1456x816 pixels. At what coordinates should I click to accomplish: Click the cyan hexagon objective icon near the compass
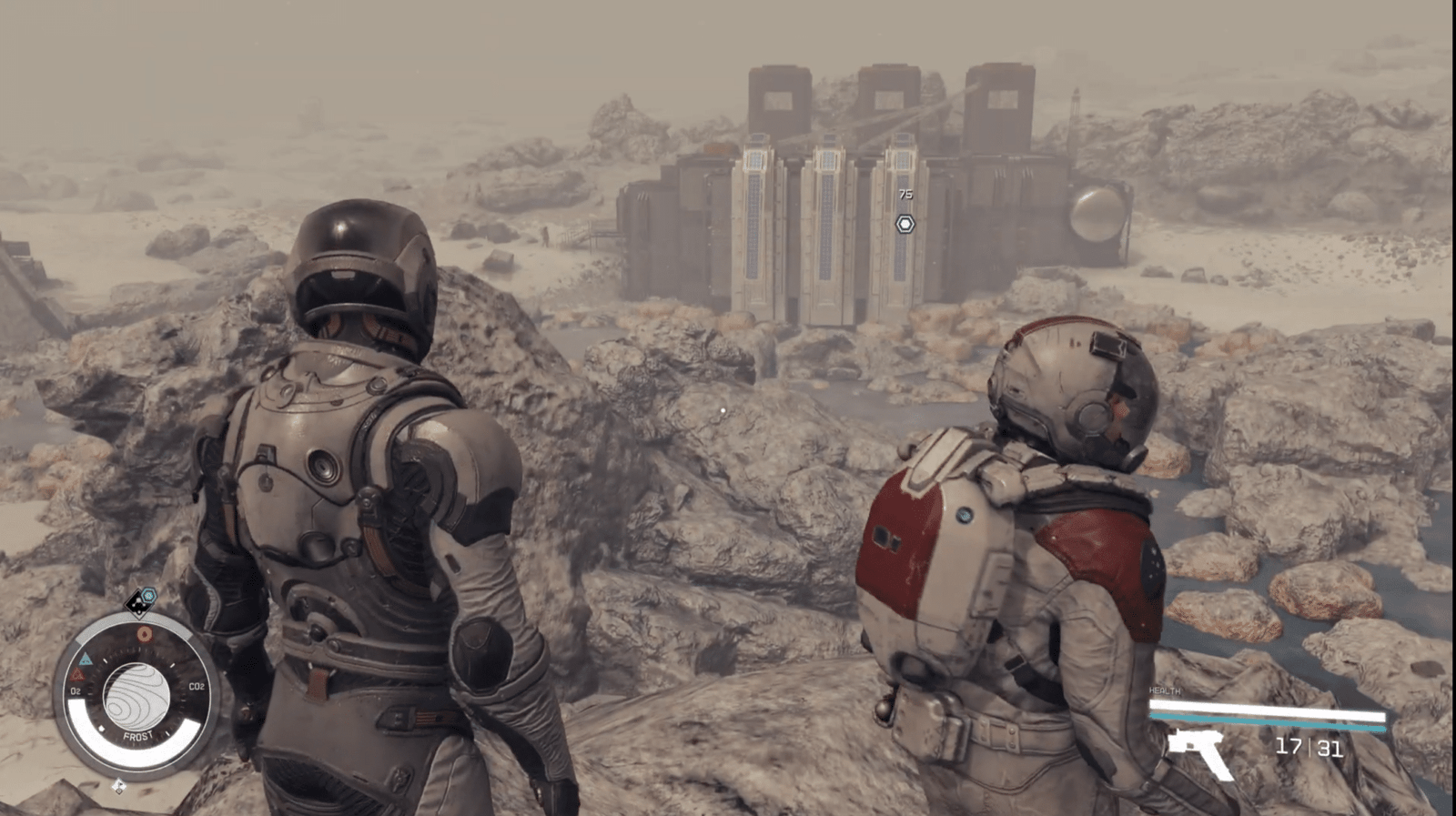pyautogui.click(x=148, y=596)
